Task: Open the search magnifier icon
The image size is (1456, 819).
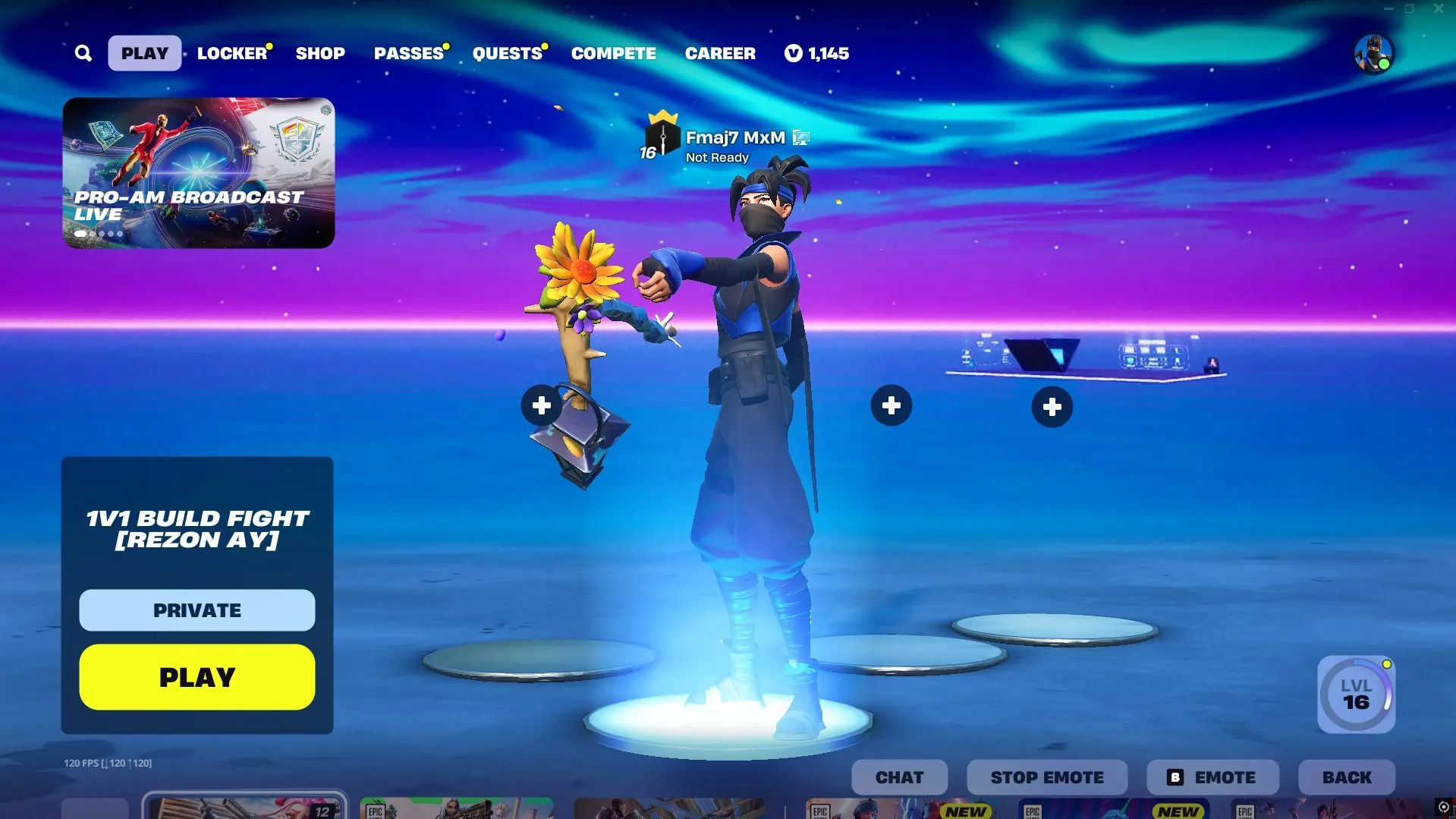Action: coord(83,53)
